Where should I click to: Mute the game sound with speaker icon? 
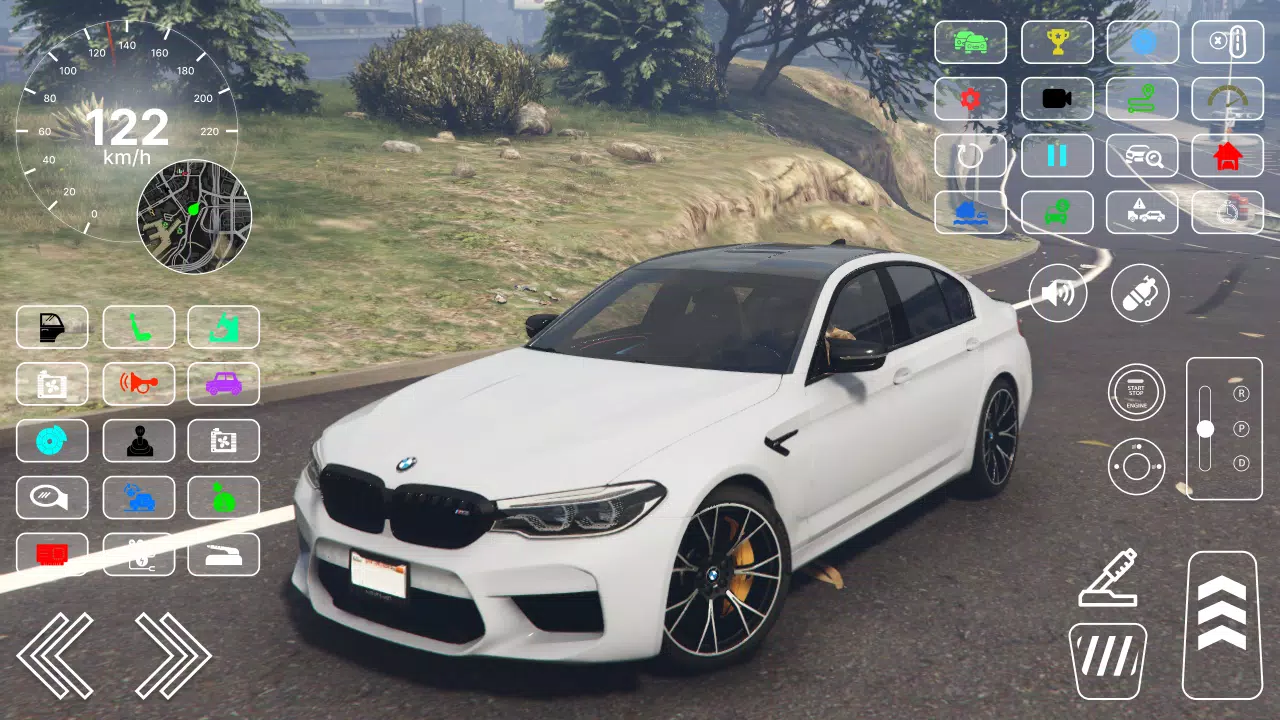[x=1058, y=293]
